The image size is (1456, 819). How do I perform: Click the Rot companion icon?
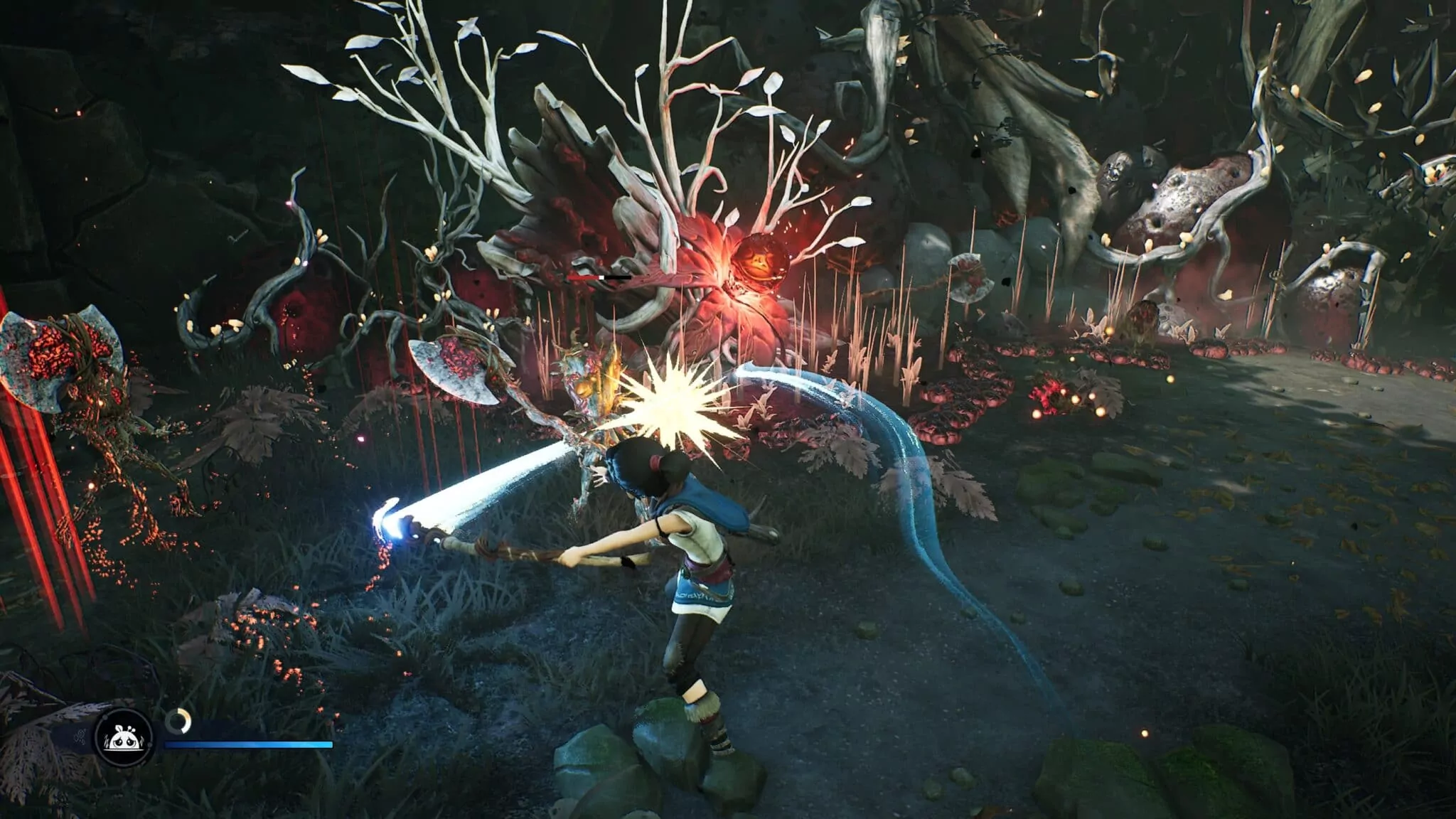(x=124, y=740)
